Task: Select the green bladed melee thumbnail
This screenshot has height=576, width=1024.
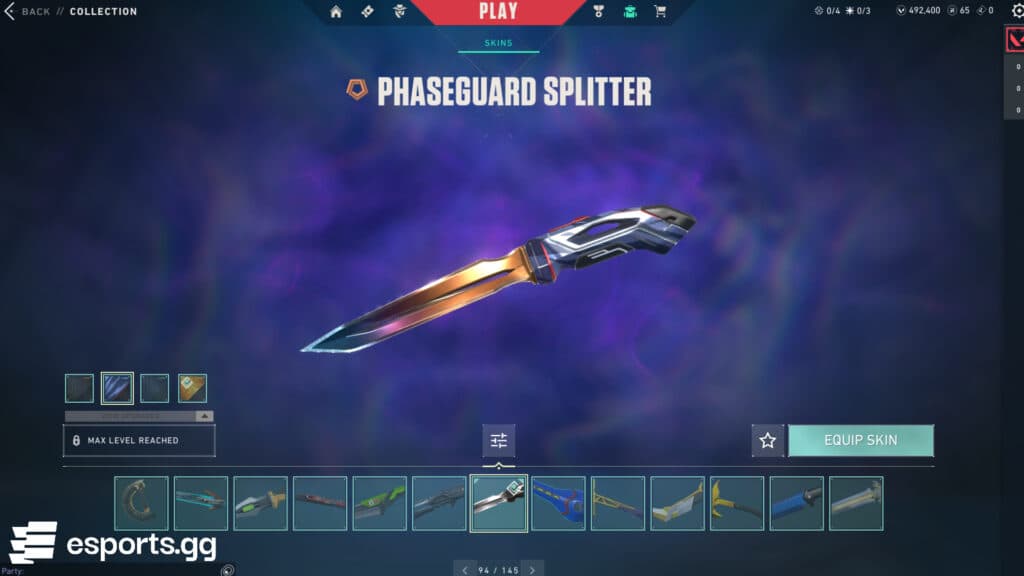Action: (379, 503)
